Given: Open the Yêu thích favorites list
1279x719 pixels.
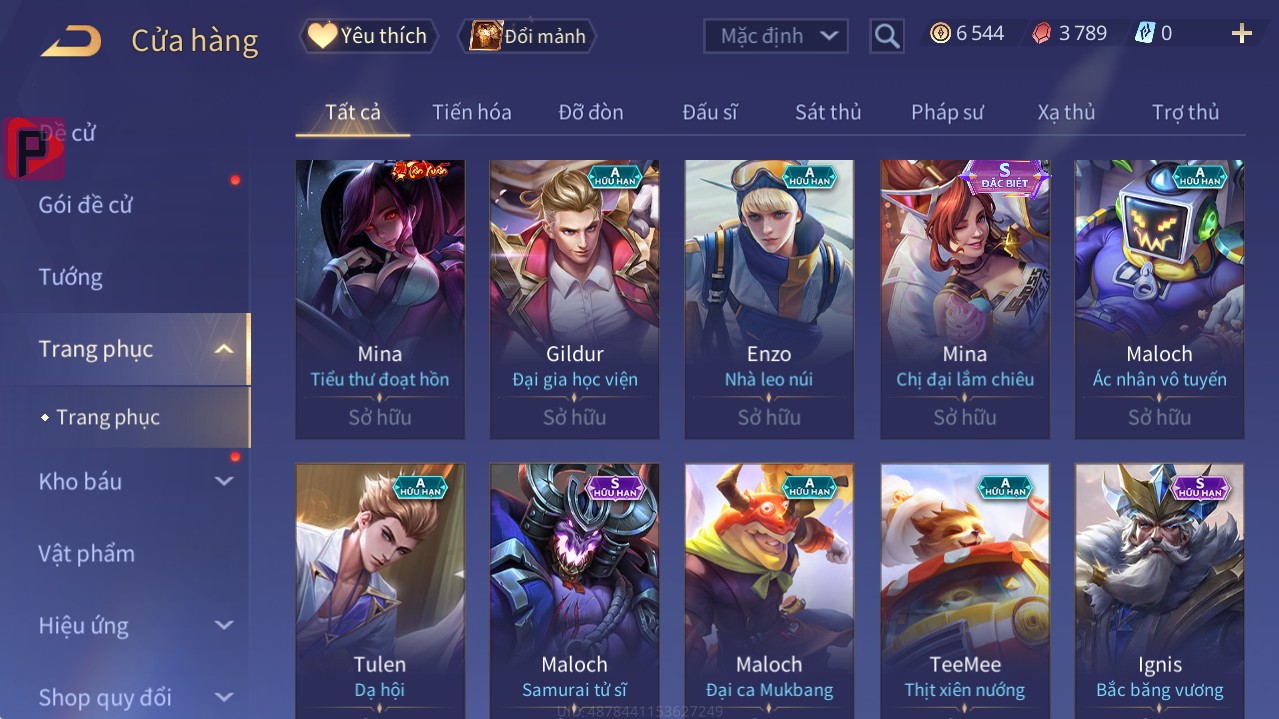Looking at the screenshot, I should click(369, 36).
